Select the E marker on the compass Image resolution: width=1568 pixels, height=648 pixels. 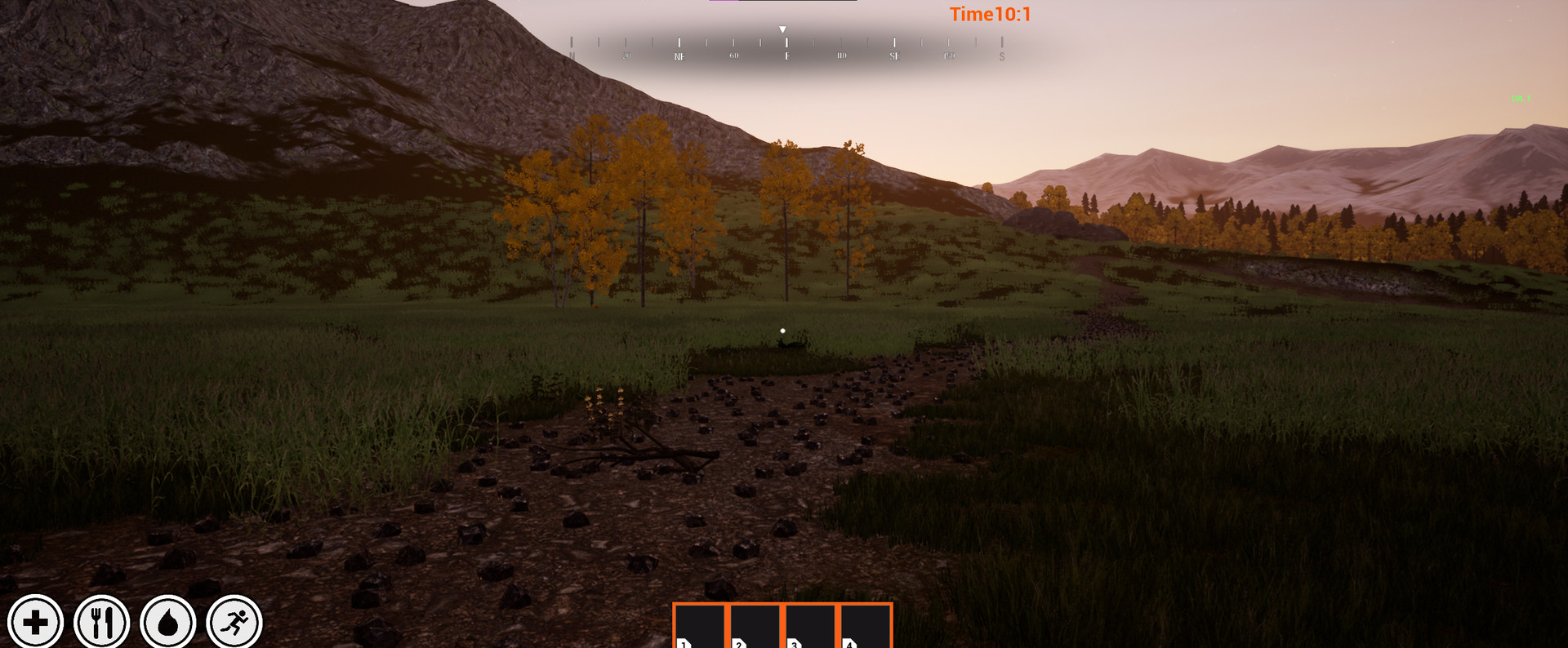[x=786, y=55]
